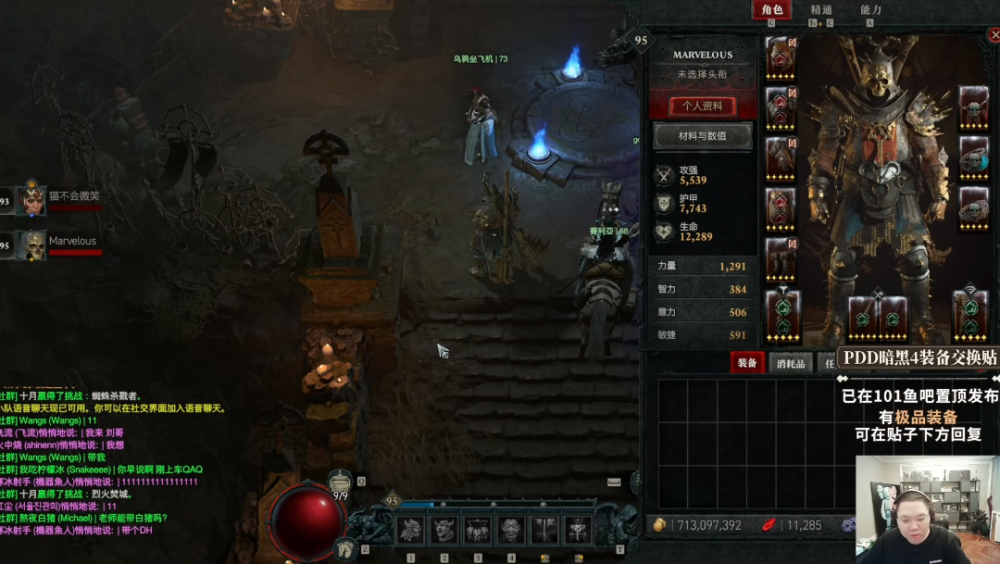Select the 装备 equipment inventory tab

[x=746, y=363]
